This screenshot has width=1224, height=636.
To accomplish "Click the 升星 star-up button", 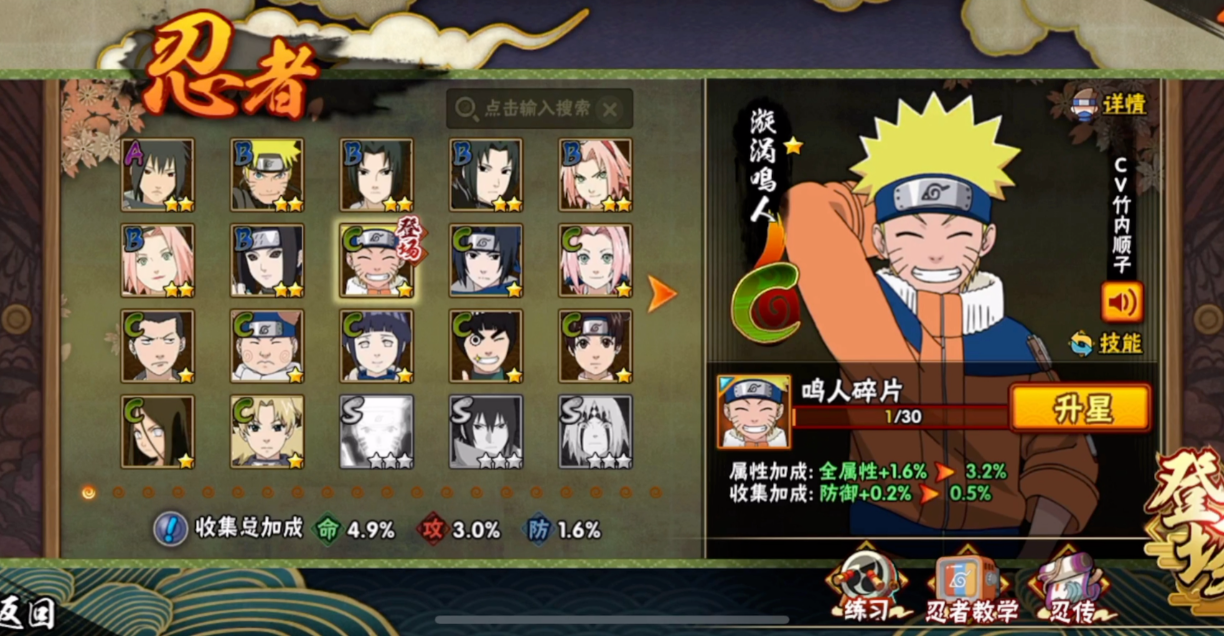I will point(1080,407).
